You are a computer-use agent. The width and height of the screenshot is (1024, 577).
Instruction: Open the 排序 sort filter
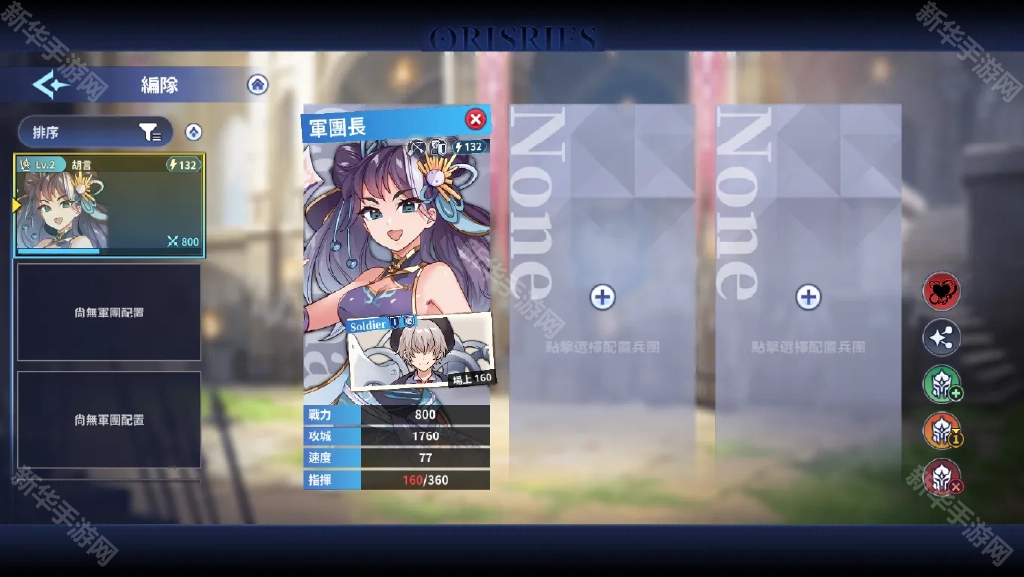coord(95,132)
